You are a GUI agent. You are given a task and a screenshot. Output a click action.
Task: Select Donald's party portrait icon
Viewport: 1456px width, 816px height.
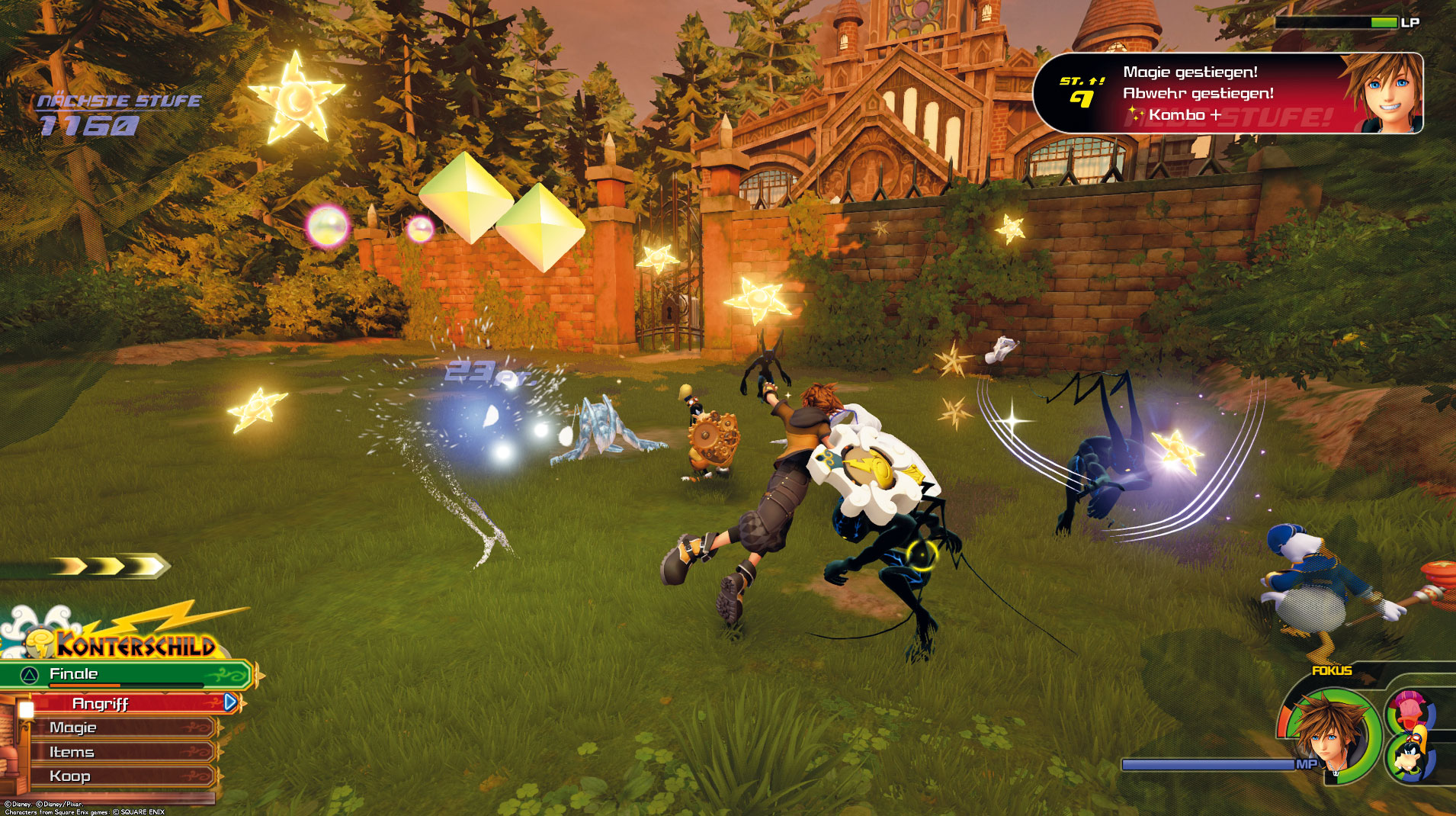point(1411,711)
